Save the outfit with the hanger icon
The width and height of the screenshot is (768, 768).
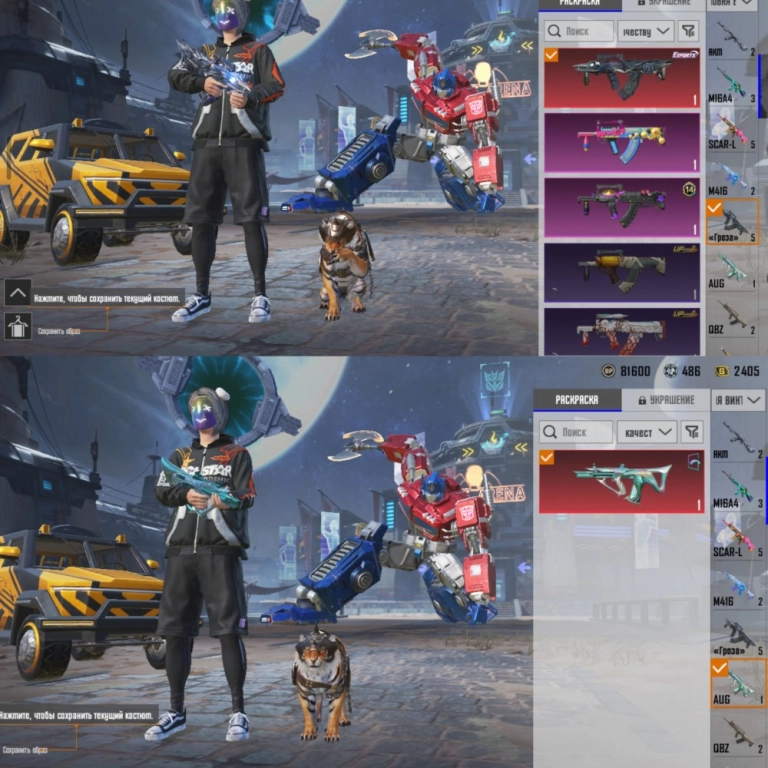[x=18, y=326]
